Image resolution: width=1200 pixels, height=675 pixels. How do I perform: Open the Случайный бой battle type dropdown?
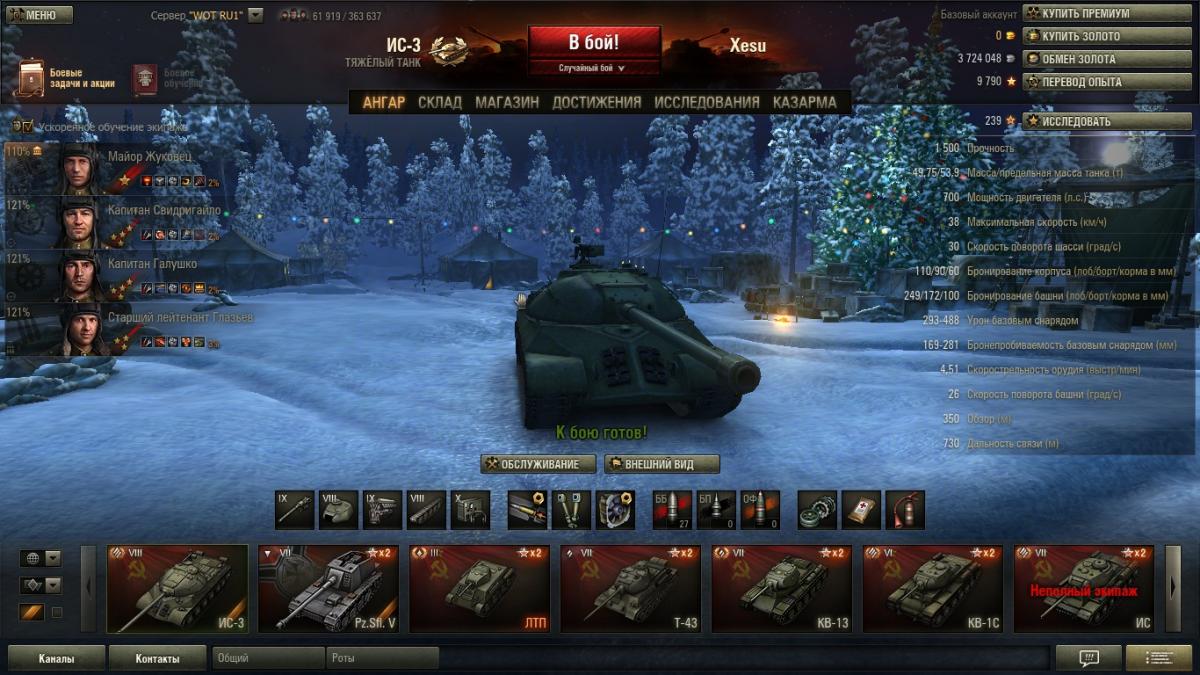[x=594, y=68]
